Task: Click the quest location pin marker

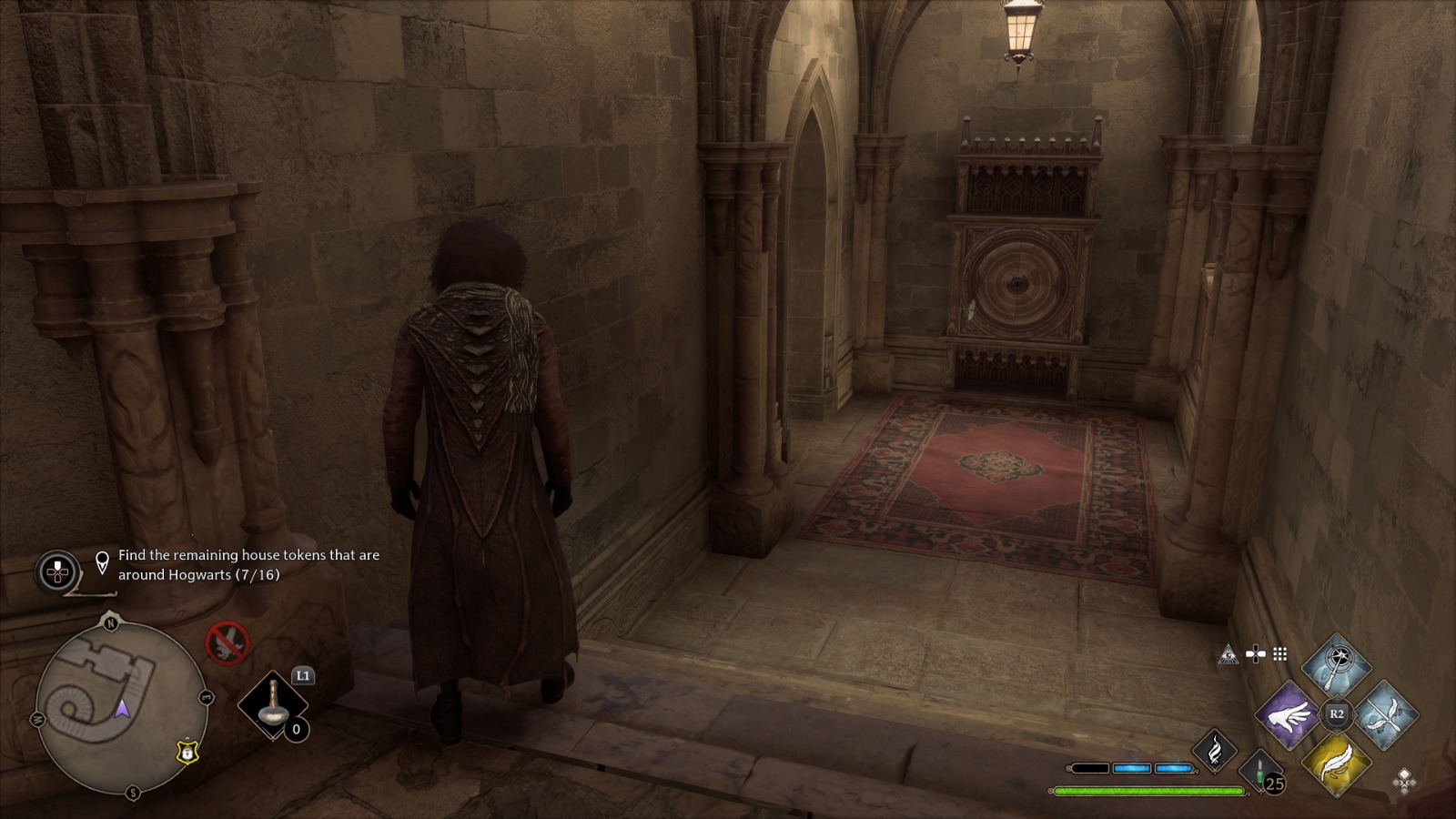Action: click(102, 562)
